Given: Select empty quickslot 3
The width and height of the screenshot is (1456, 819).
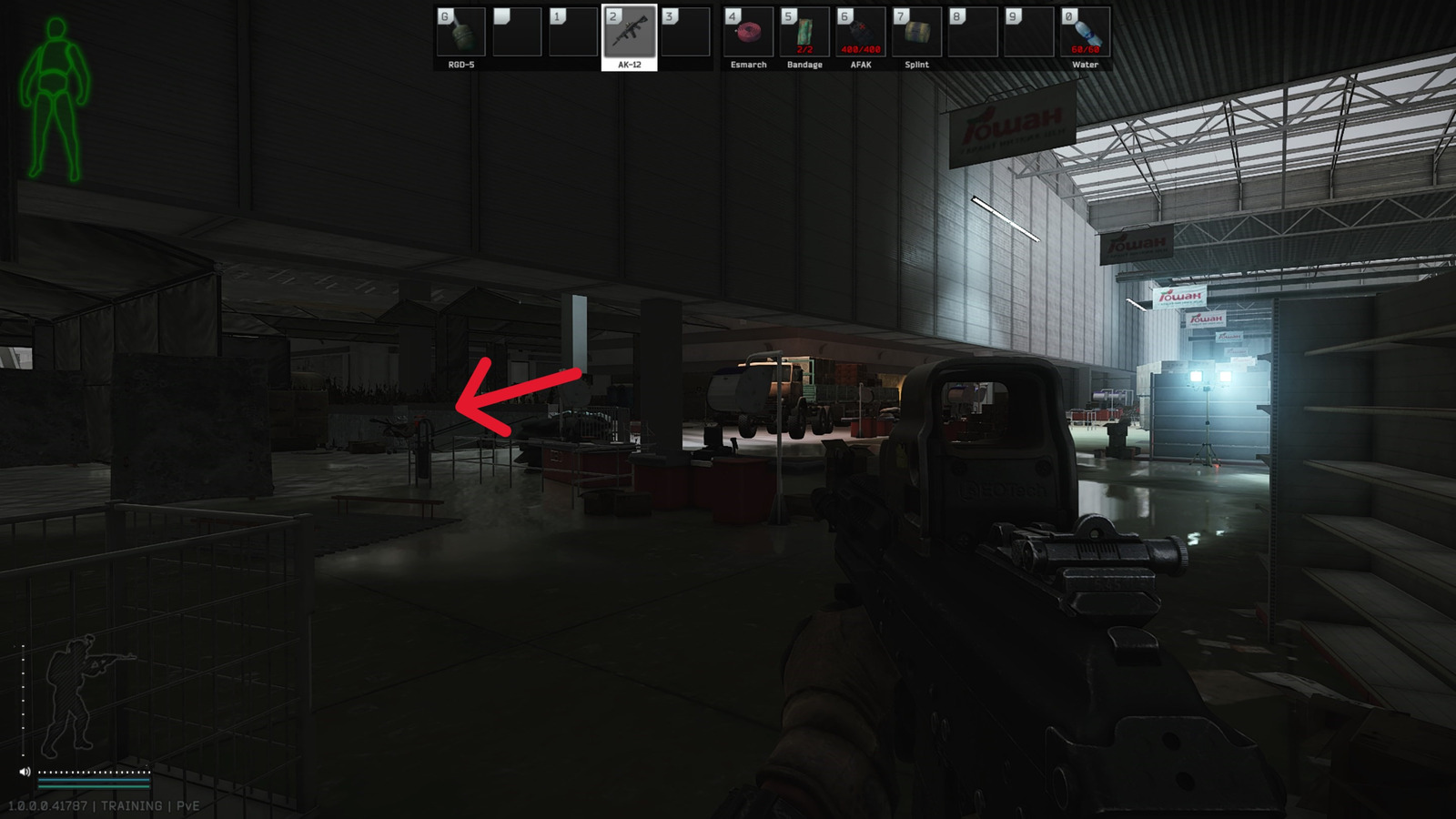Looking at the screenshot, I should 686,32.
